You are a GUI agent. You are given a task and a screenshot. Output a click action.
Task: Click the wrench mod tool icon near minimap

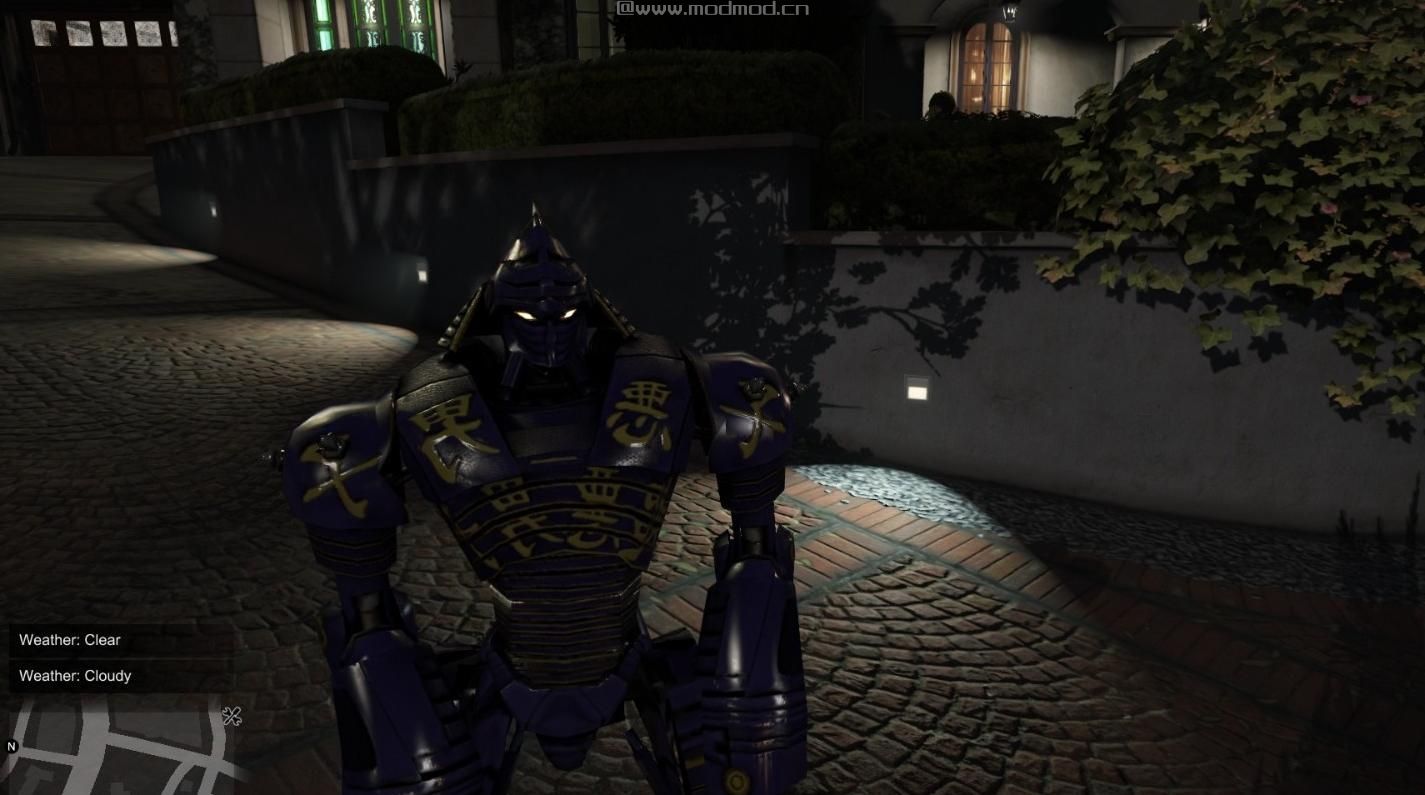click(232, 715)
